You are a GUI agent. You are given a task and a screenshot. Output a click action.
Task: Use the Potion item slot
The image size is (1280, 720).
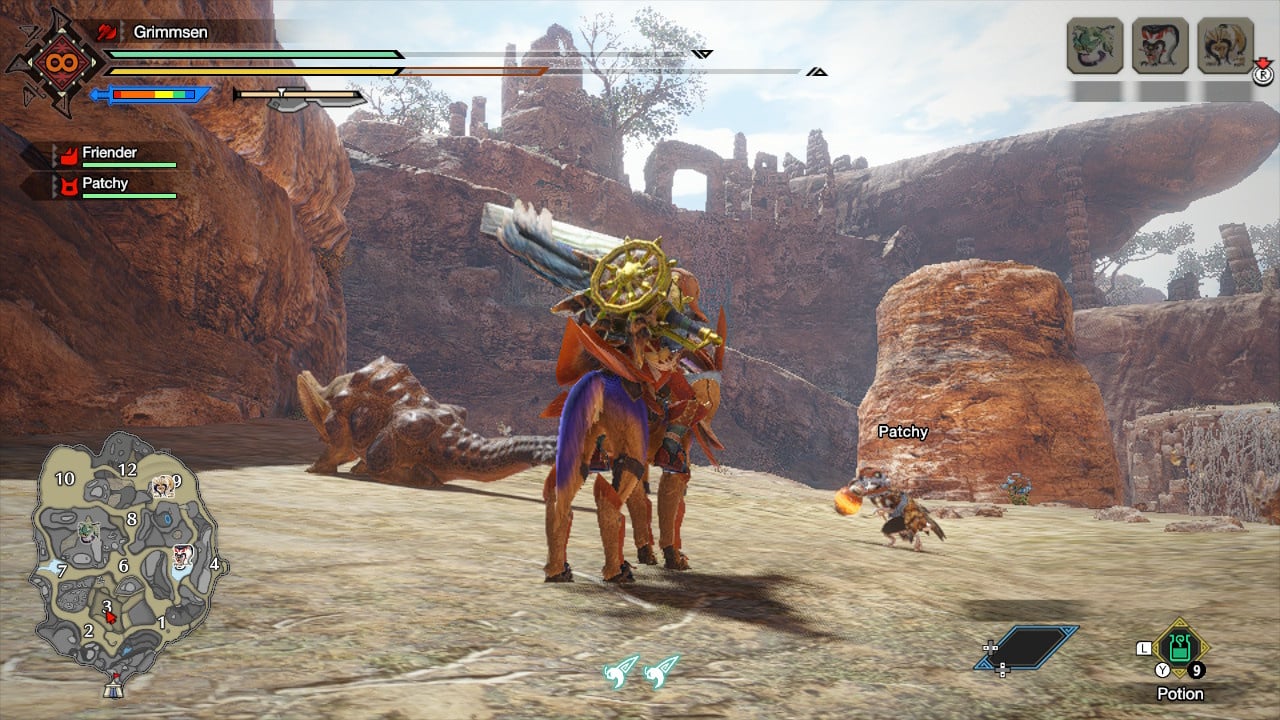tap(1180, 648)
